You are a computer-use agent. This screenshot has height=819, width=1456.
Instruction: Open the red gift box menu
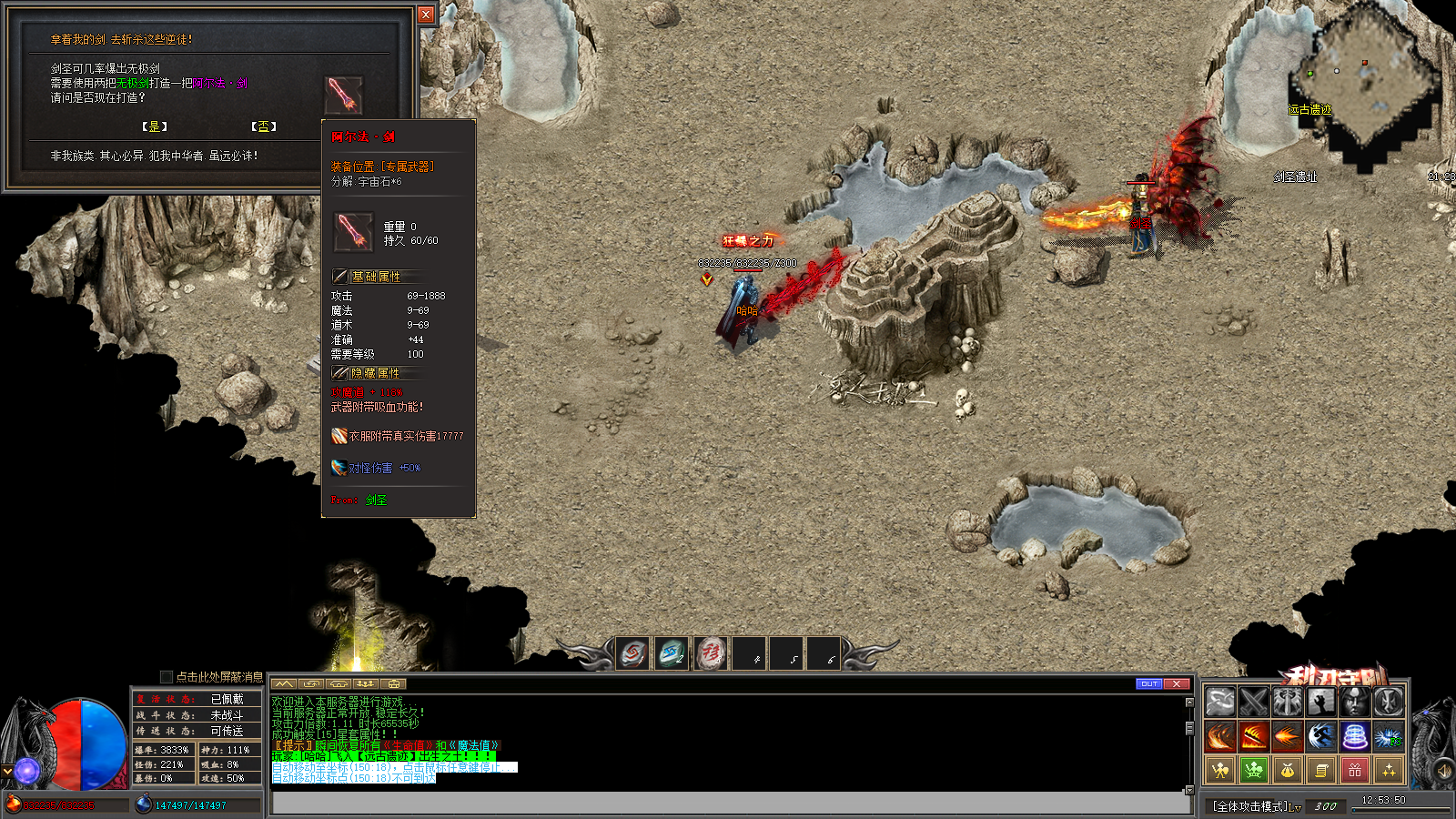click(1355, 771)
